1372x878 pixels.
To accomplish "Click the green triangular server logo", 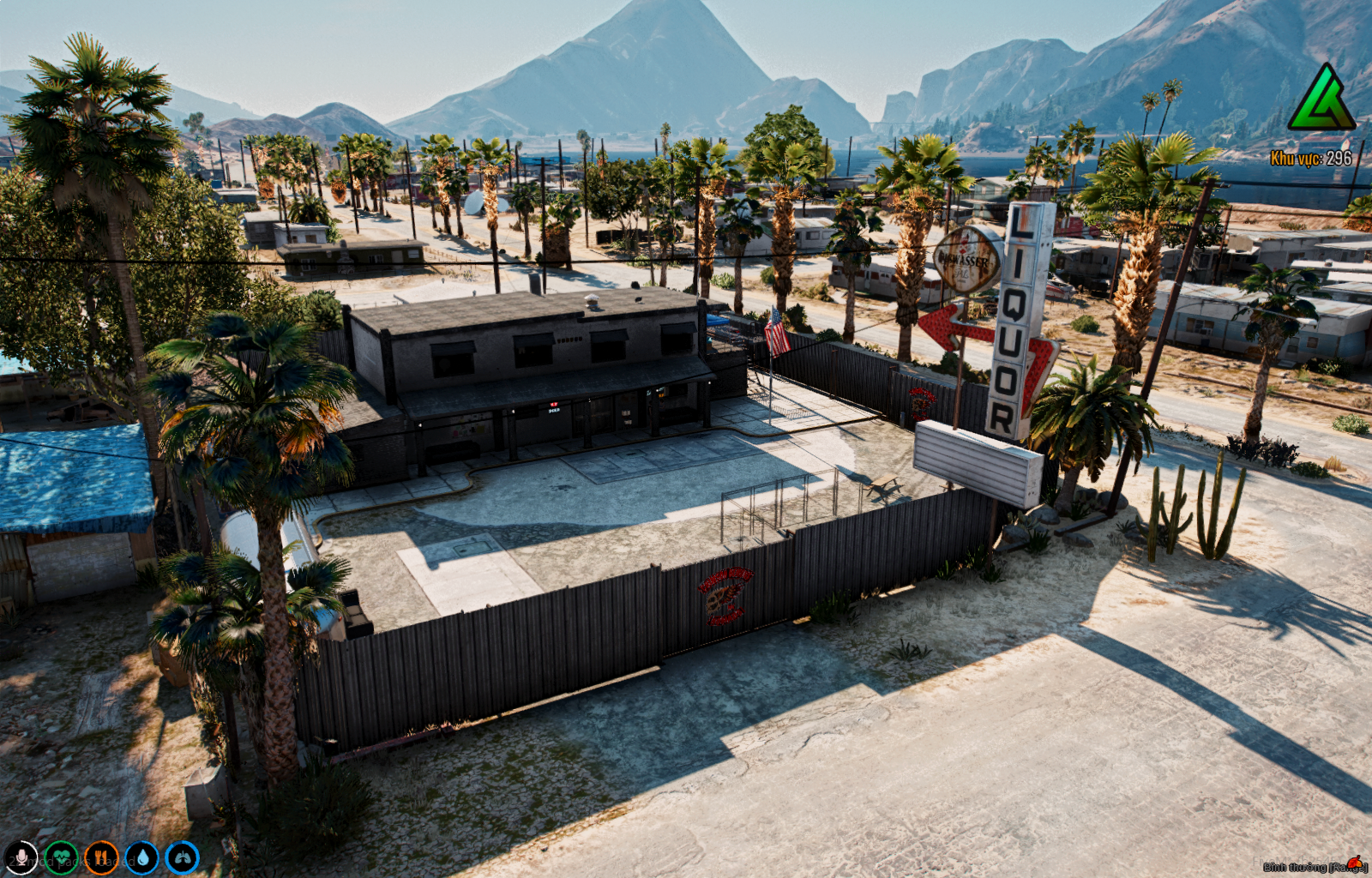I will pos(1321,99).
